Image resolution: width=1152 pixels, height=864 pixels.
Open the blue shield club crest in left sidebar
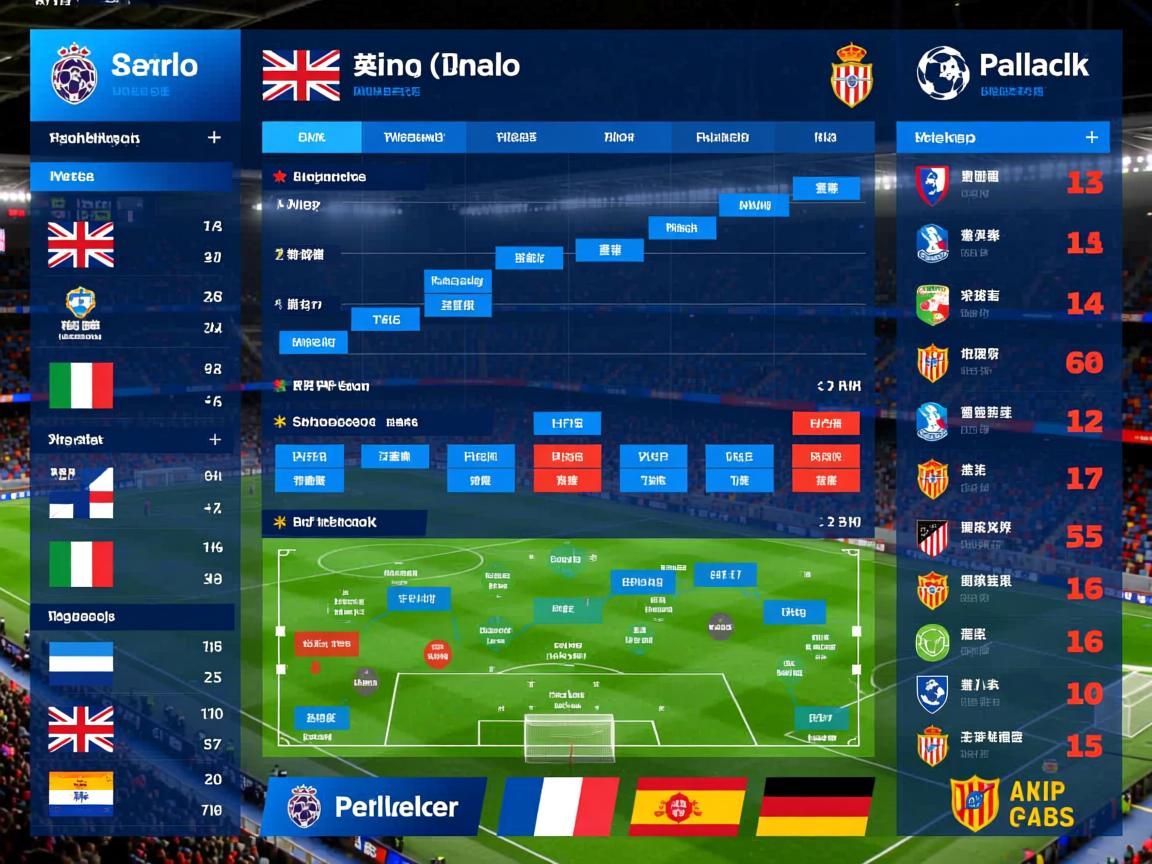[80, 302]
